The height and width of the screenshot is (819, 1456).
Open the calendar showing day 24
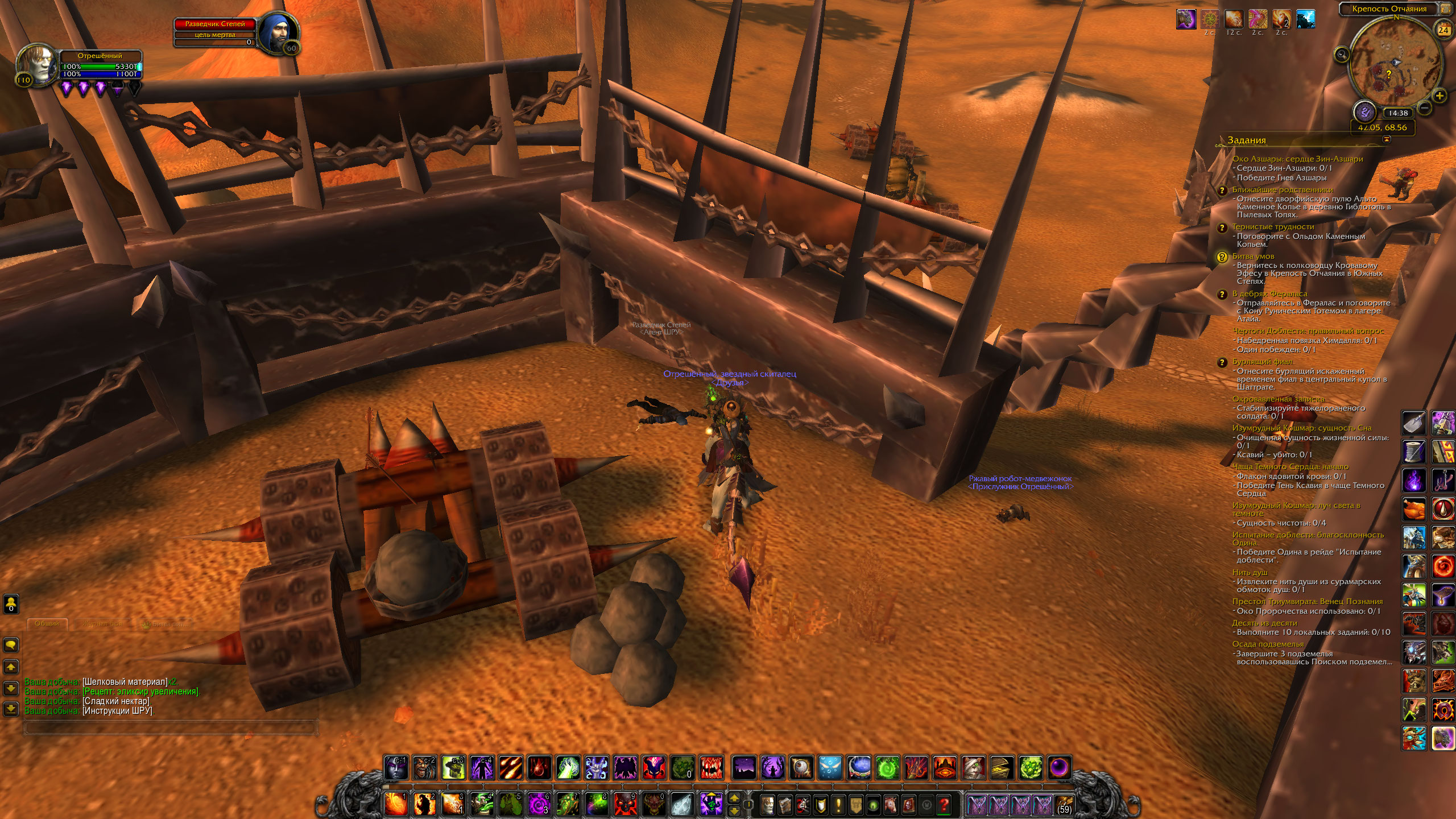[x=1443, y=30]
